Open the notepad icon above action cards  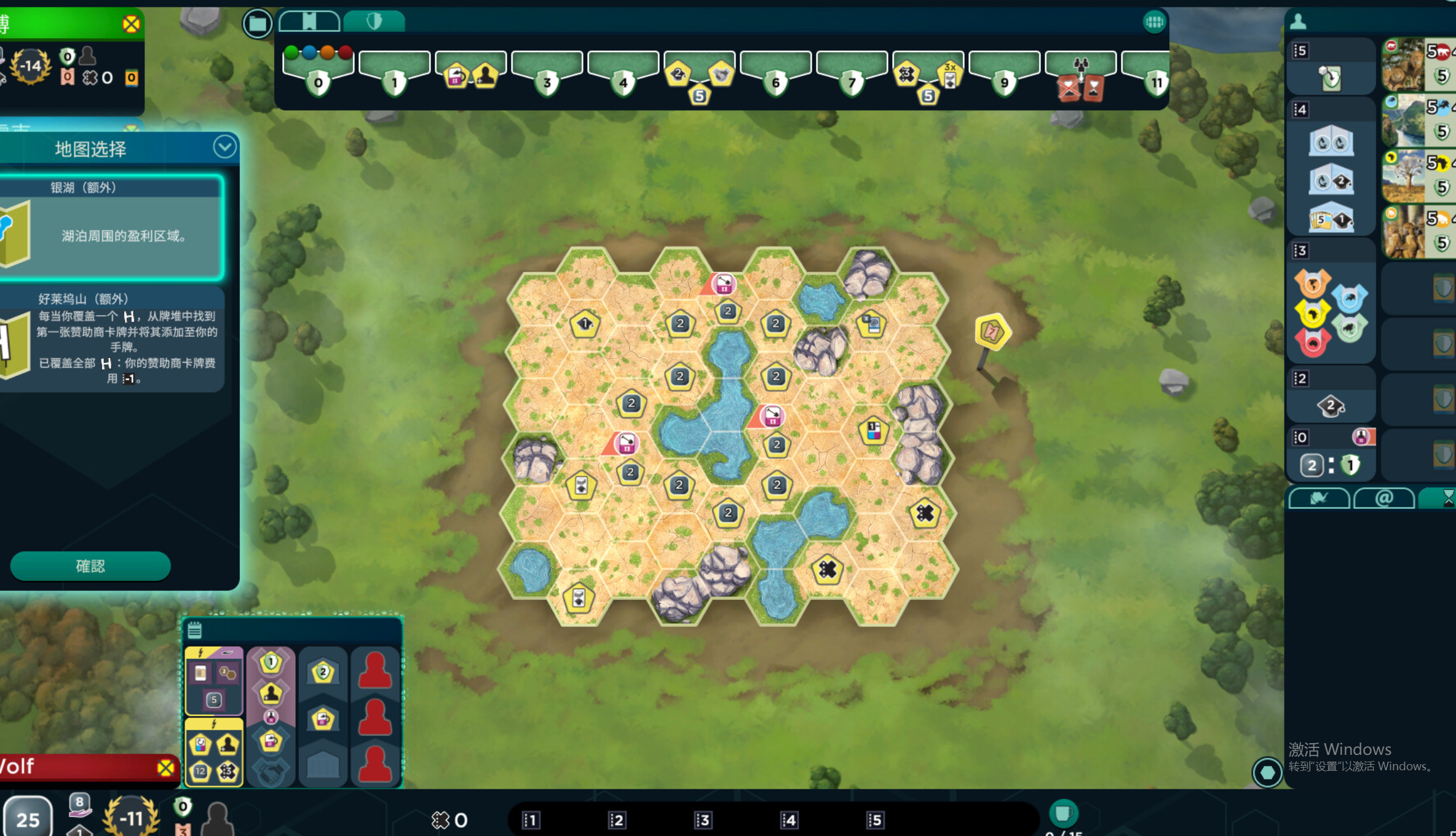[x=195, y=630]
